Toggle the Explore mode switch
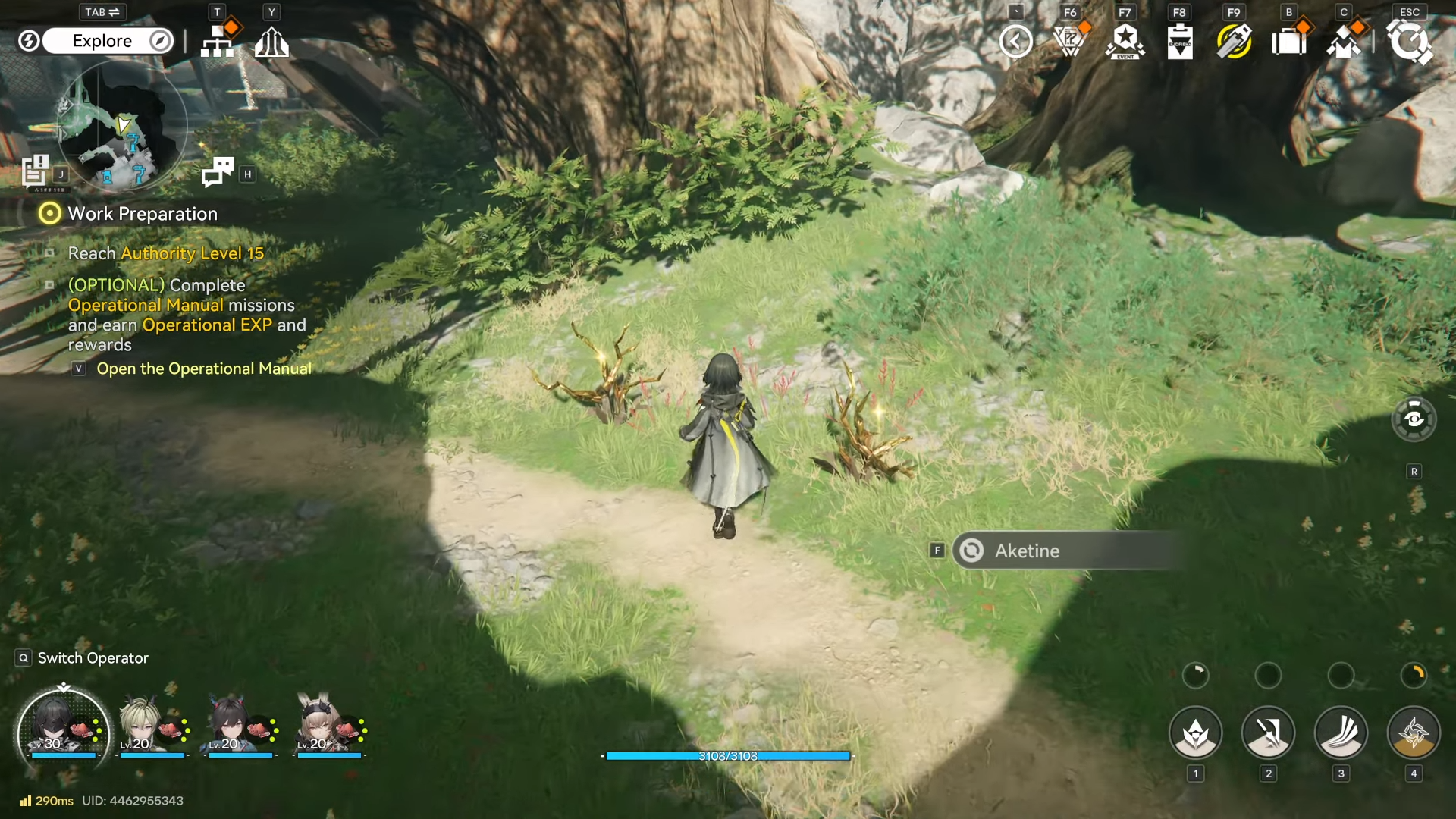1456x819 pixels. (x=108, y=41)
